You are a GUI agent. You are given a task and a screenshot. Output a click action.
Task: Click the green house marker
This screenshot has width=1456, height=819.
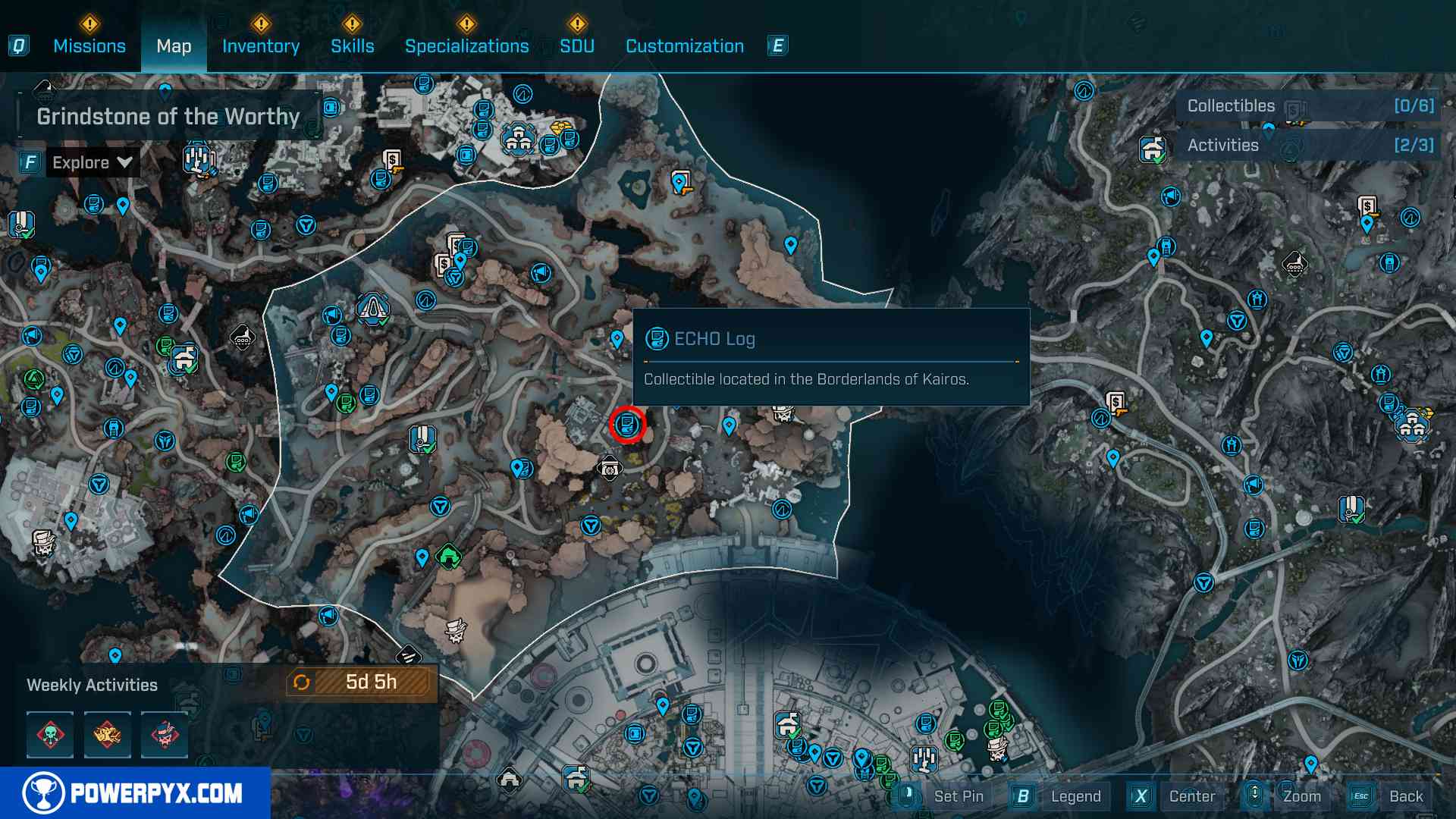[x=449, y=557]
